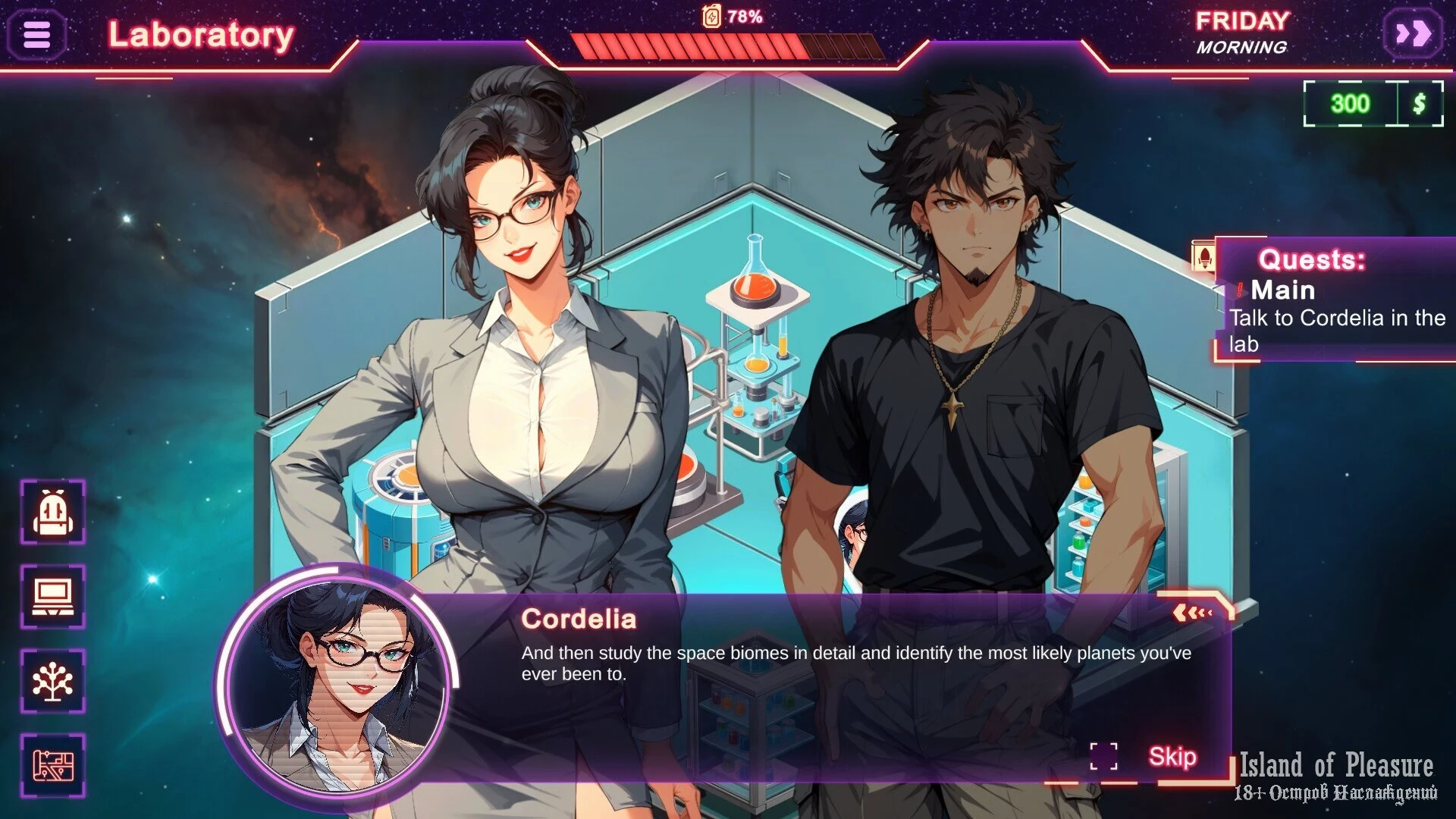Open the map icon
1456x819 pixels.
(x=52, y=766)
